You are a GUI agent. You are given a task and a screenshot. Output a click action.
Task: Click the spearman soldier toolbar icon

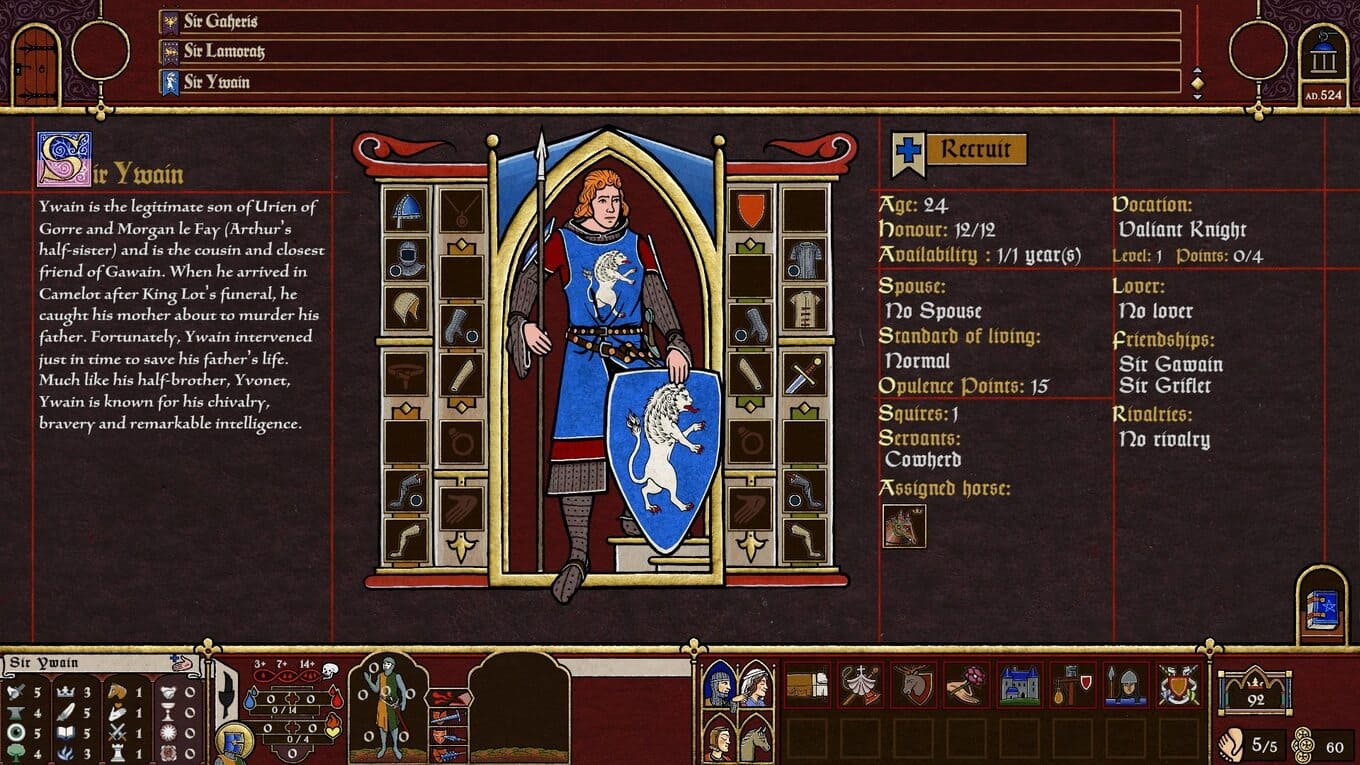tap(1125, 685)
